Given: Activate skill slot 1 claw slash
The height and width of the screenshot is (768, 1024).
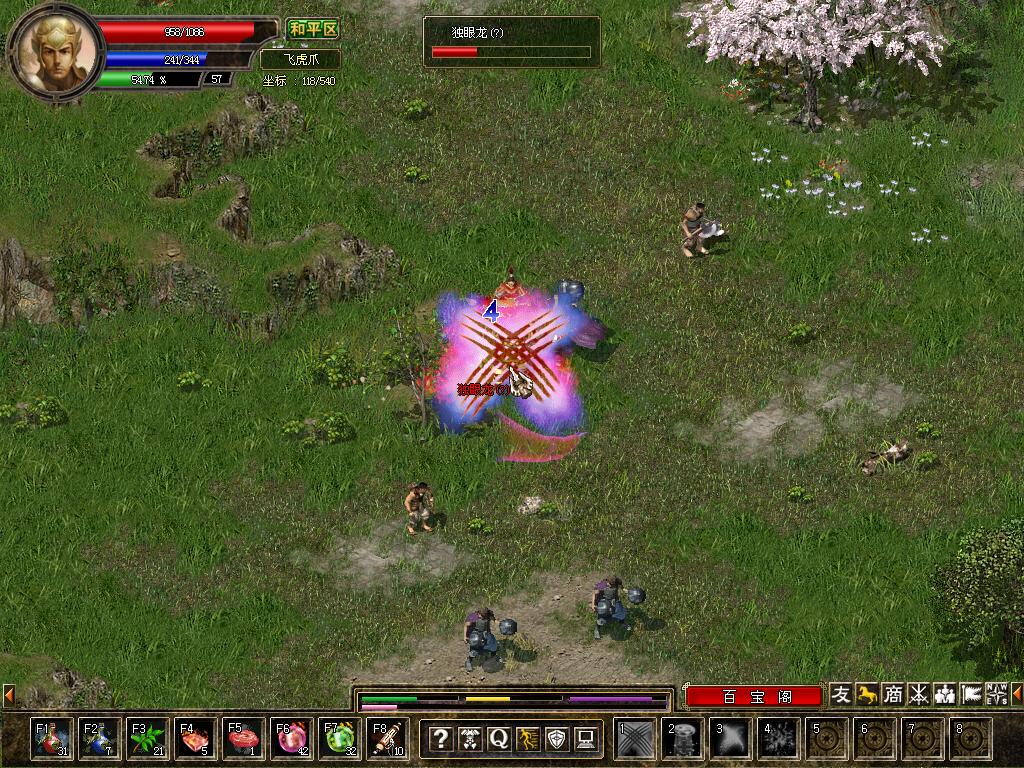Looking at the screenshot, I should coord(635,739).
